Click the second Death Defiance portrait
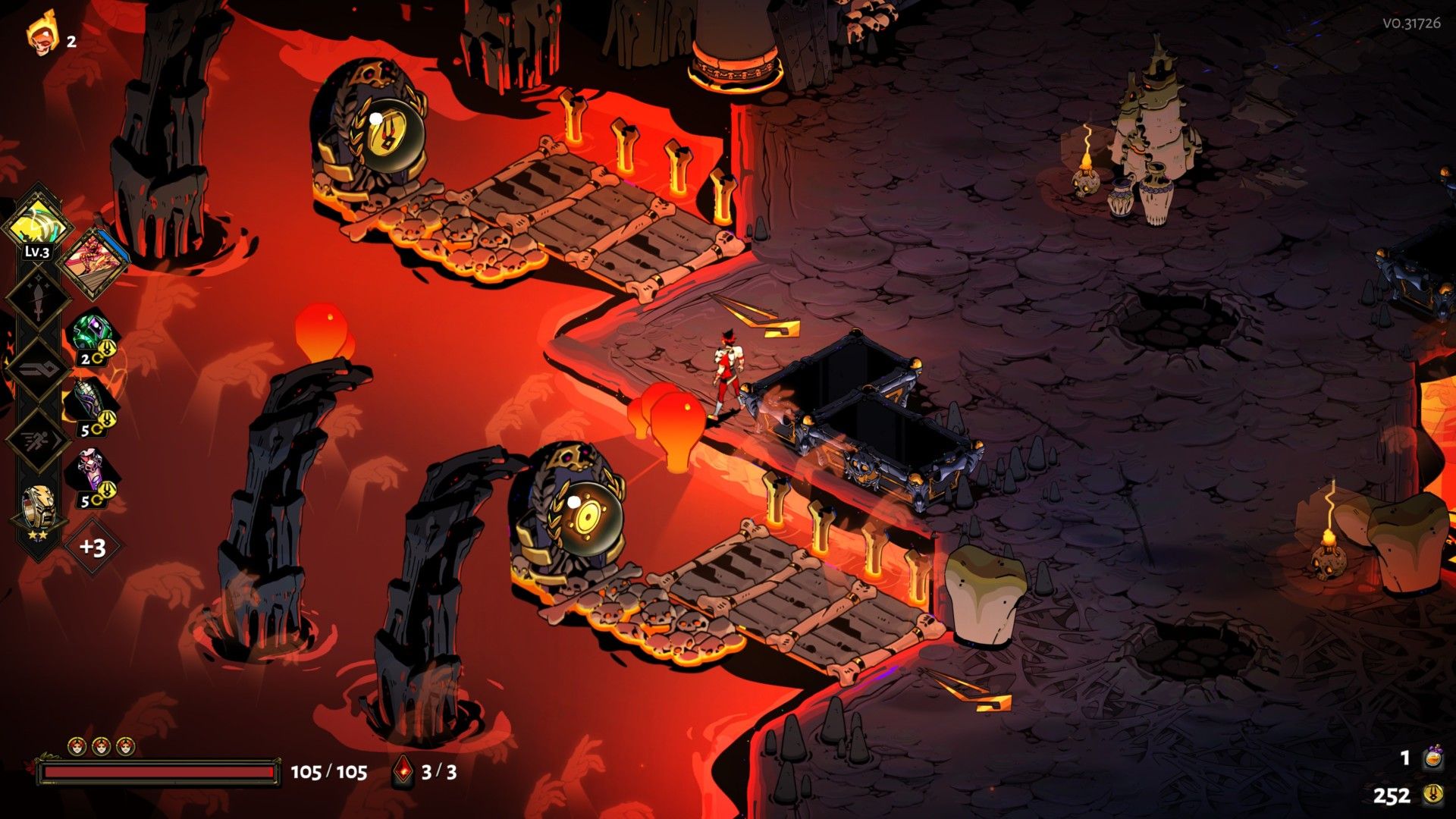The height and width of the screenshot is (819, 1456). pos(101,745)
